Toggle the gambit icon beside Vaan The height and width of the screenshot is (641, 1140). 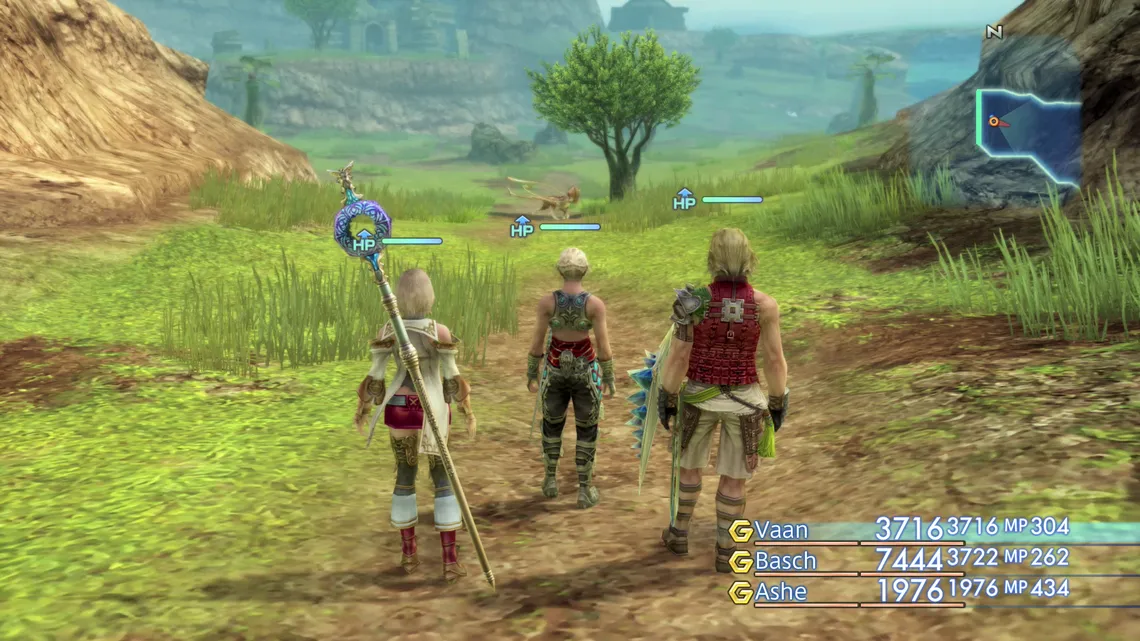pyautogui.click(x=741, y=531)
